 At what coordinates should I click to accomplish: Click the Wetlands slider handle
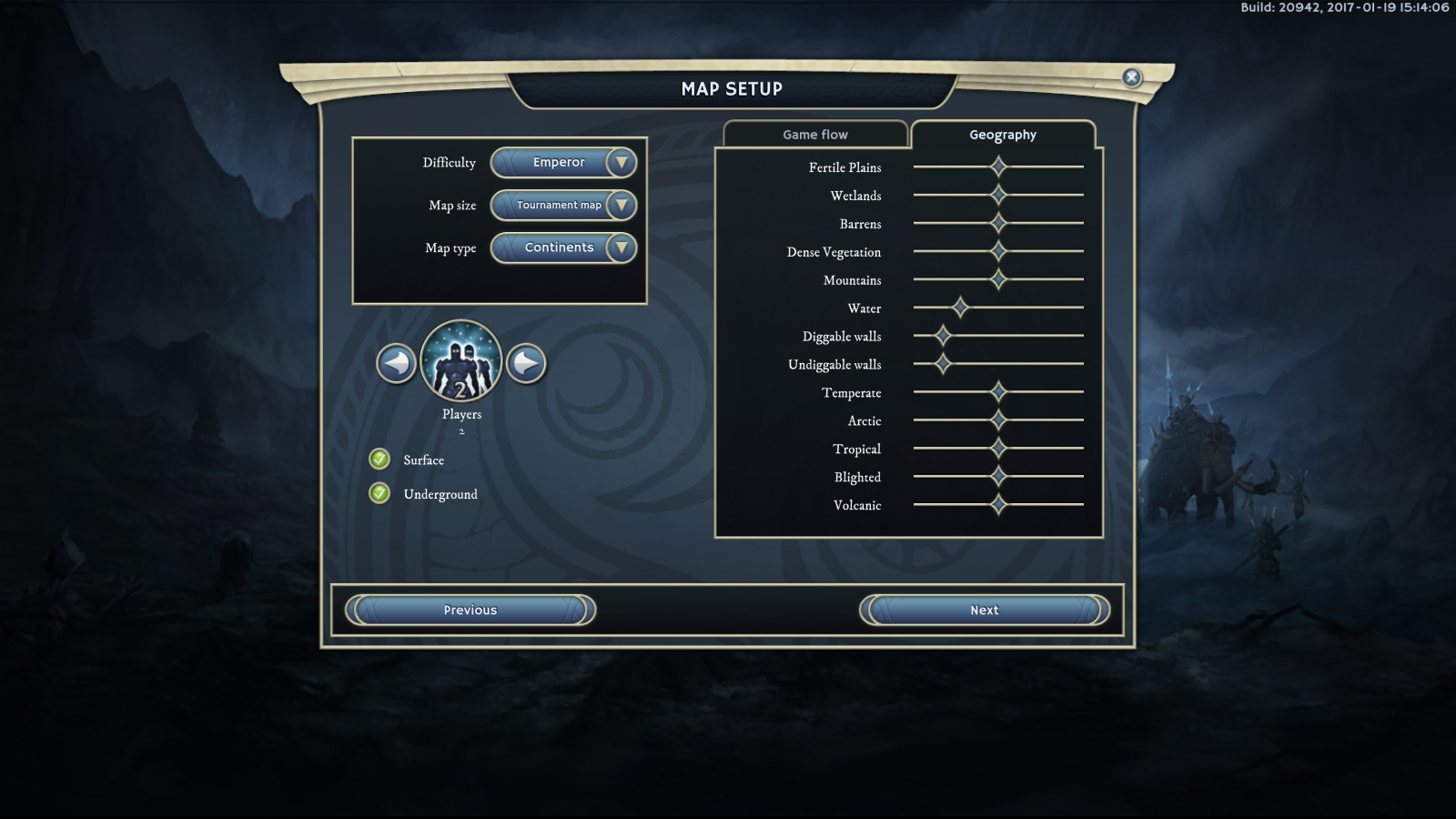point(998,195)
